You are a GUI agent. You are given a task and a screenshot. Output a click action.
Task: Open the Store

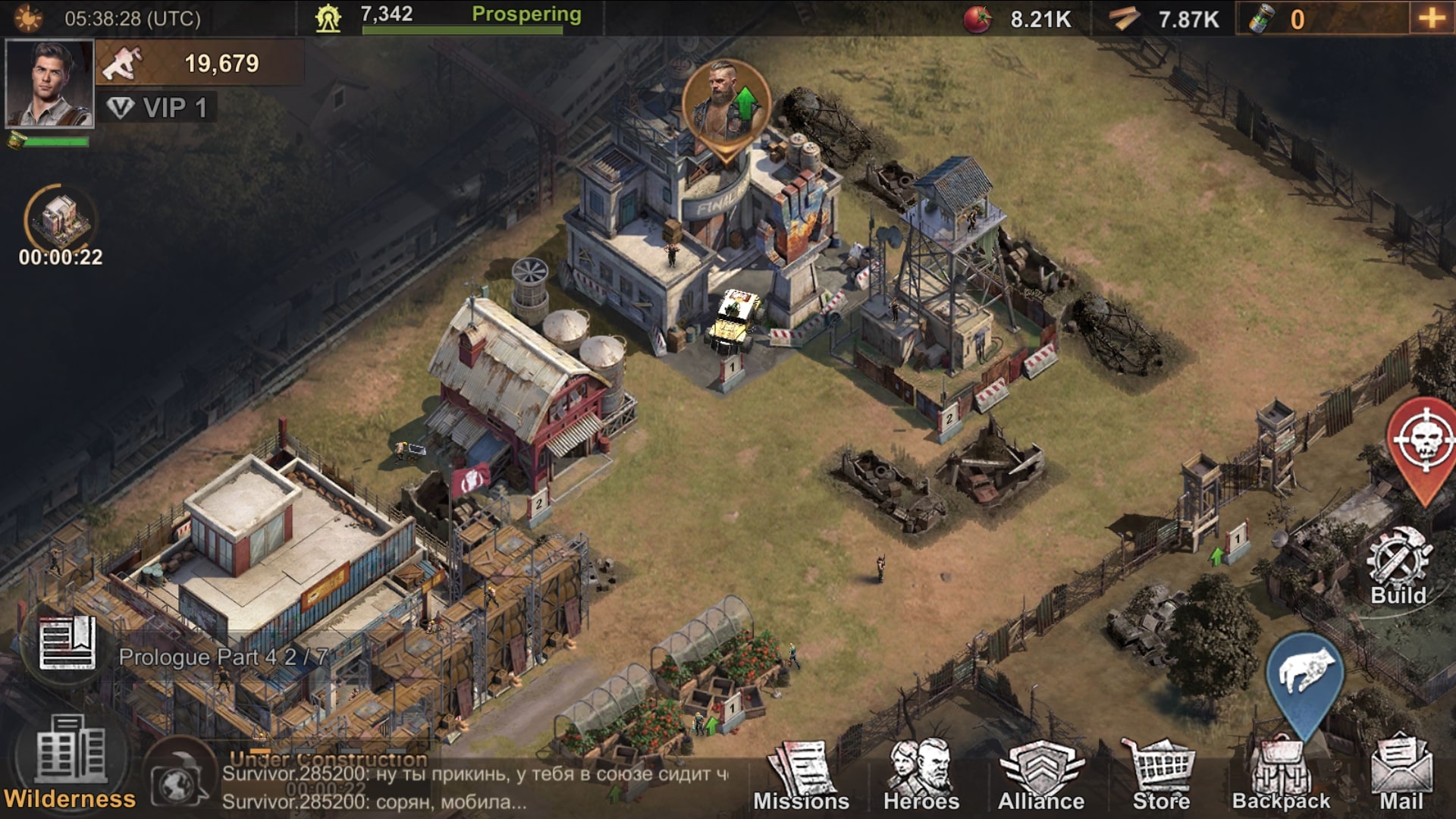click(x=1161, y=777)
